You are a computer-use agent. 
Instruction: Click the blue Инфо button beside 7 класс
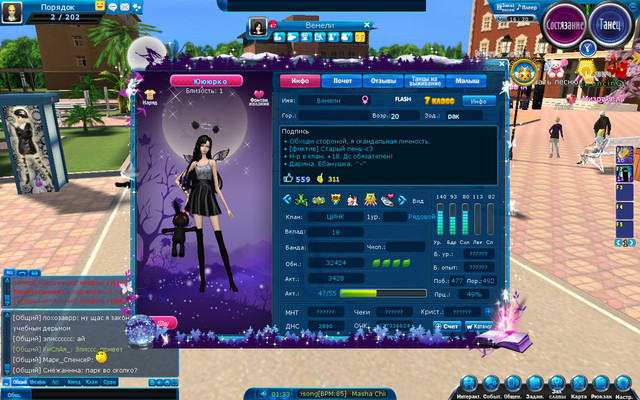pyautogui.click(x=478, y=101)
